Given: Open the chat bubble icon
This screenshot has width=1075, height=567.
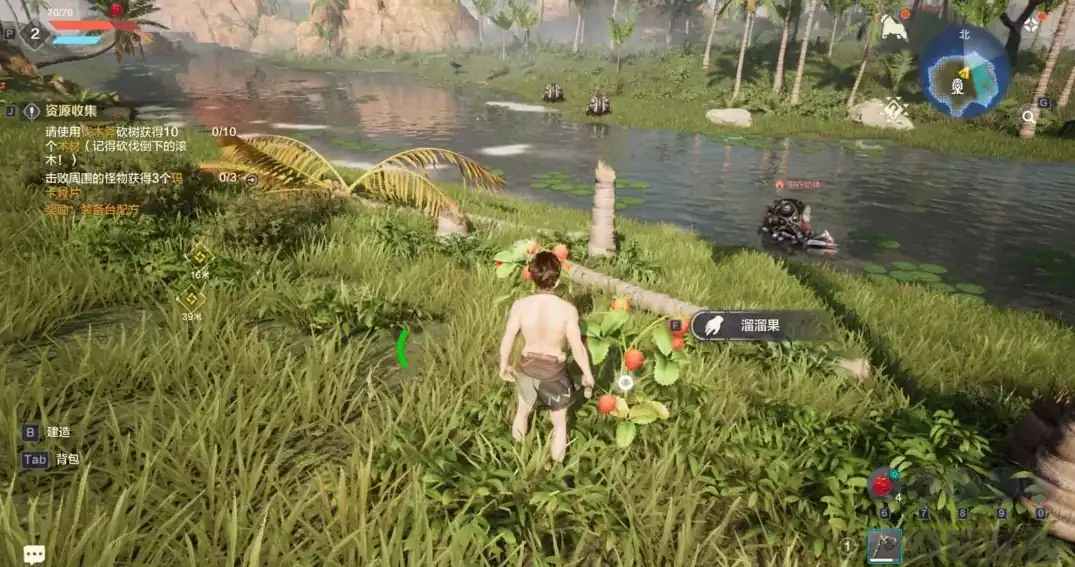Looking at the screenshot, I should click(34, 553).
